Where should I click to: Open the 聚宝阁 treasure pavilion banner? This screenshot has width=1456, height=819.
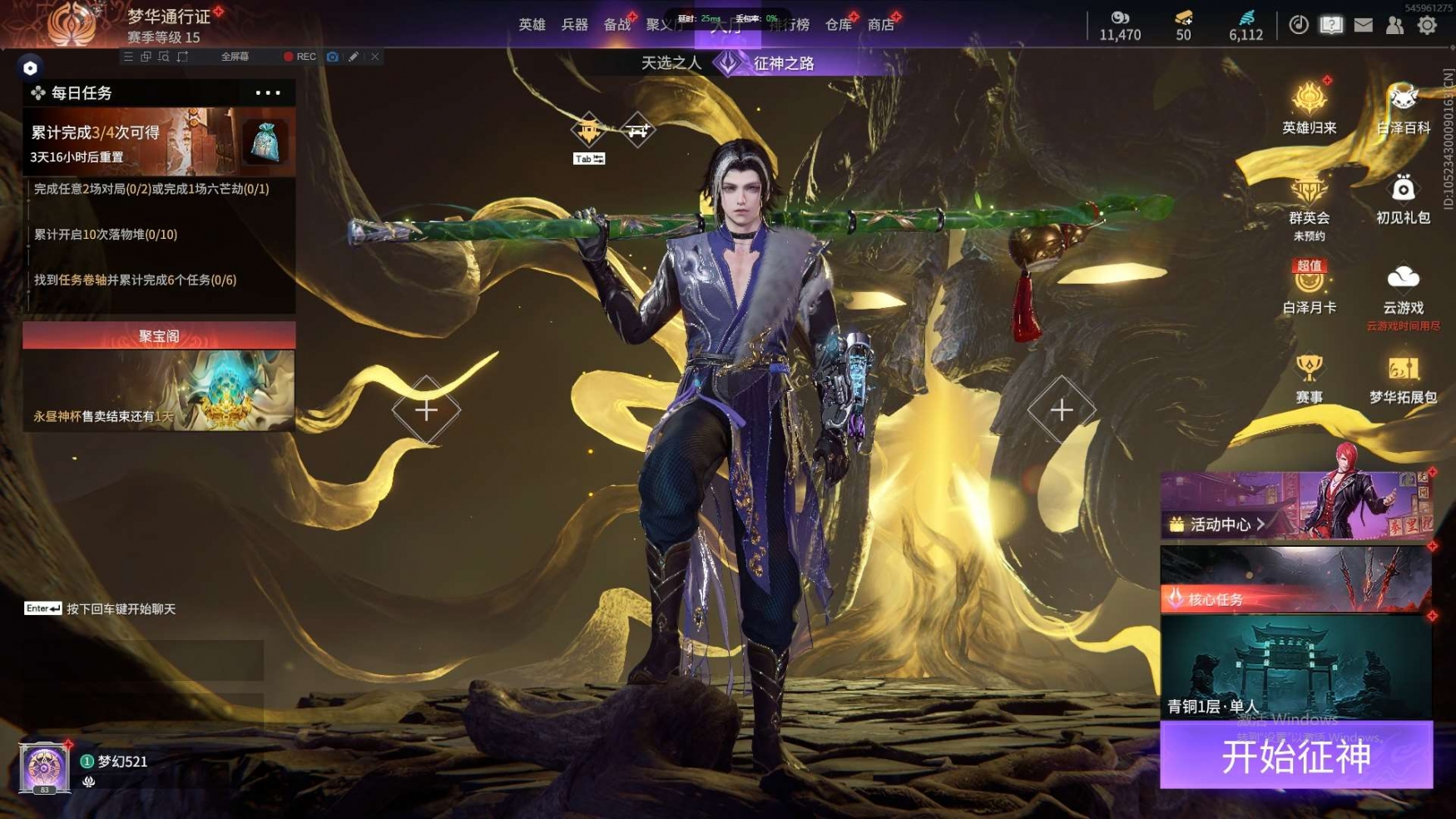pyautogui.click(x=159, y=376)
